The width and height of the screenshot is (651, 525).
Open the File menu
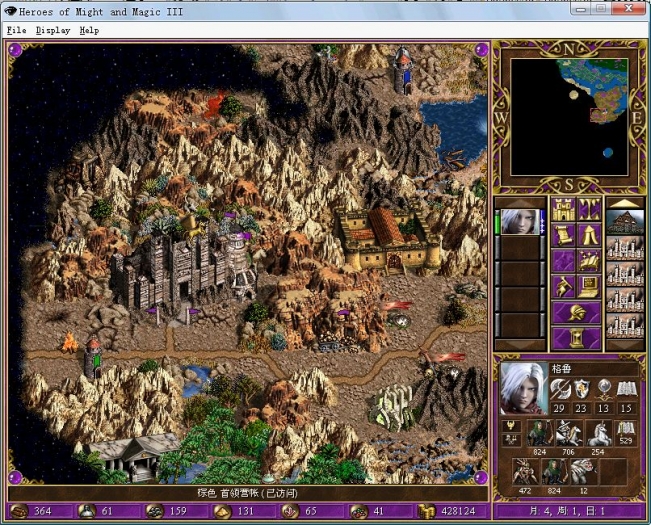[16, 30]
